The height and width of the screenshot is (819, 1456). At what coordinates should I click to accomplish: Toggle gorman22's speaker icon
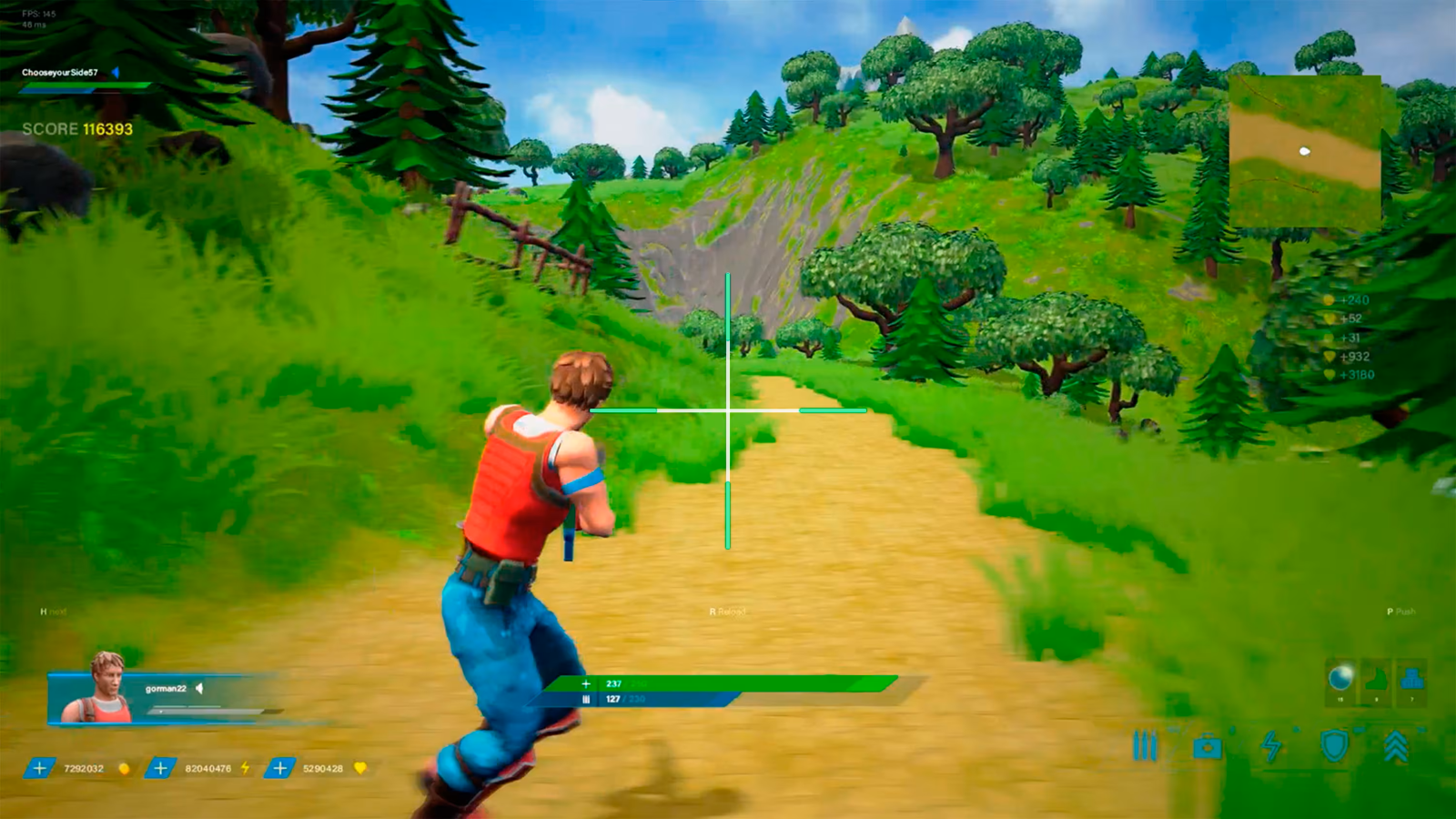(x=199, y=688)
